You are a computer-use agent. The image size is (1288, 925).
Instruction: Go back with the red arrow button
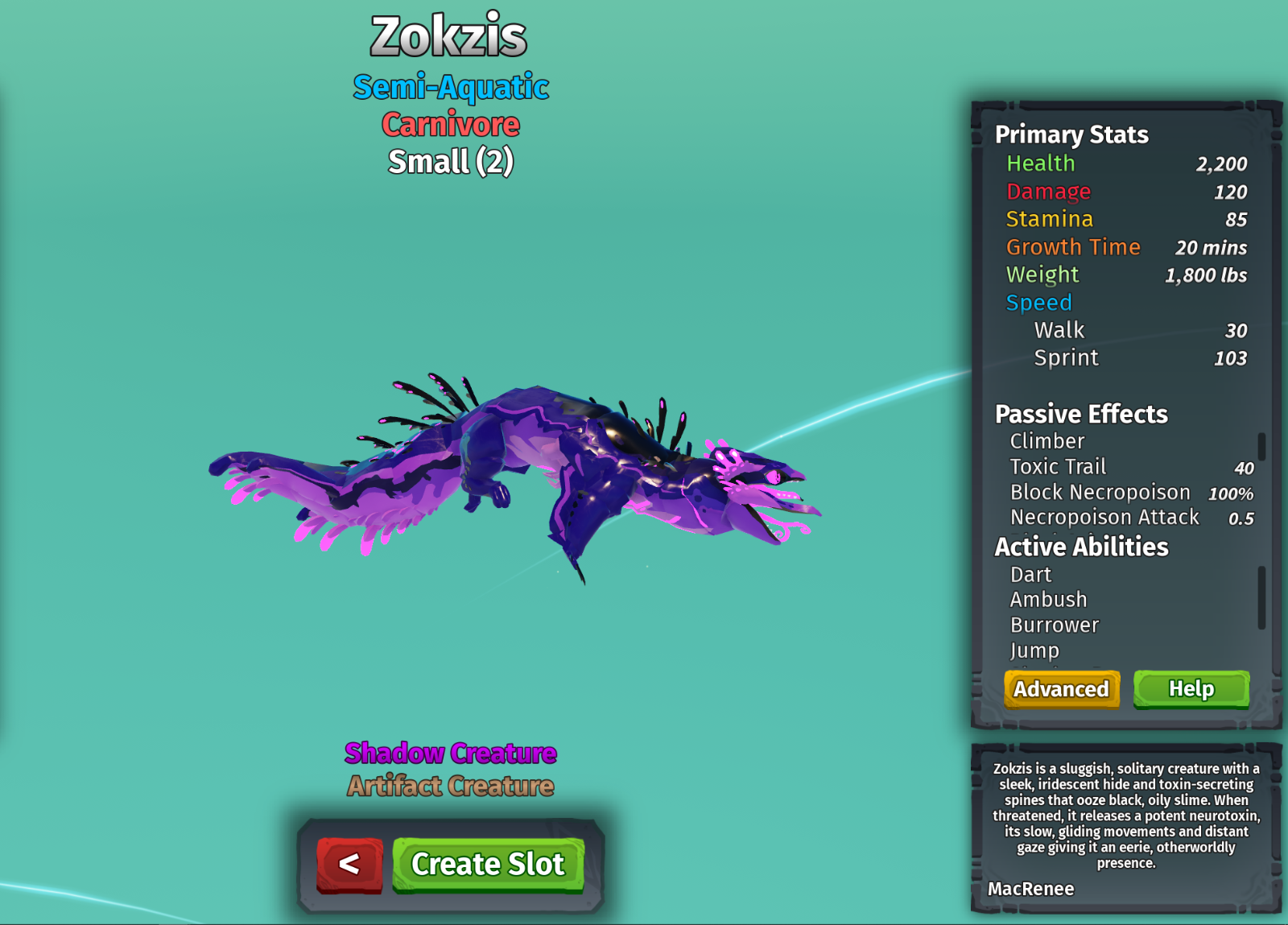pos(349,865)
